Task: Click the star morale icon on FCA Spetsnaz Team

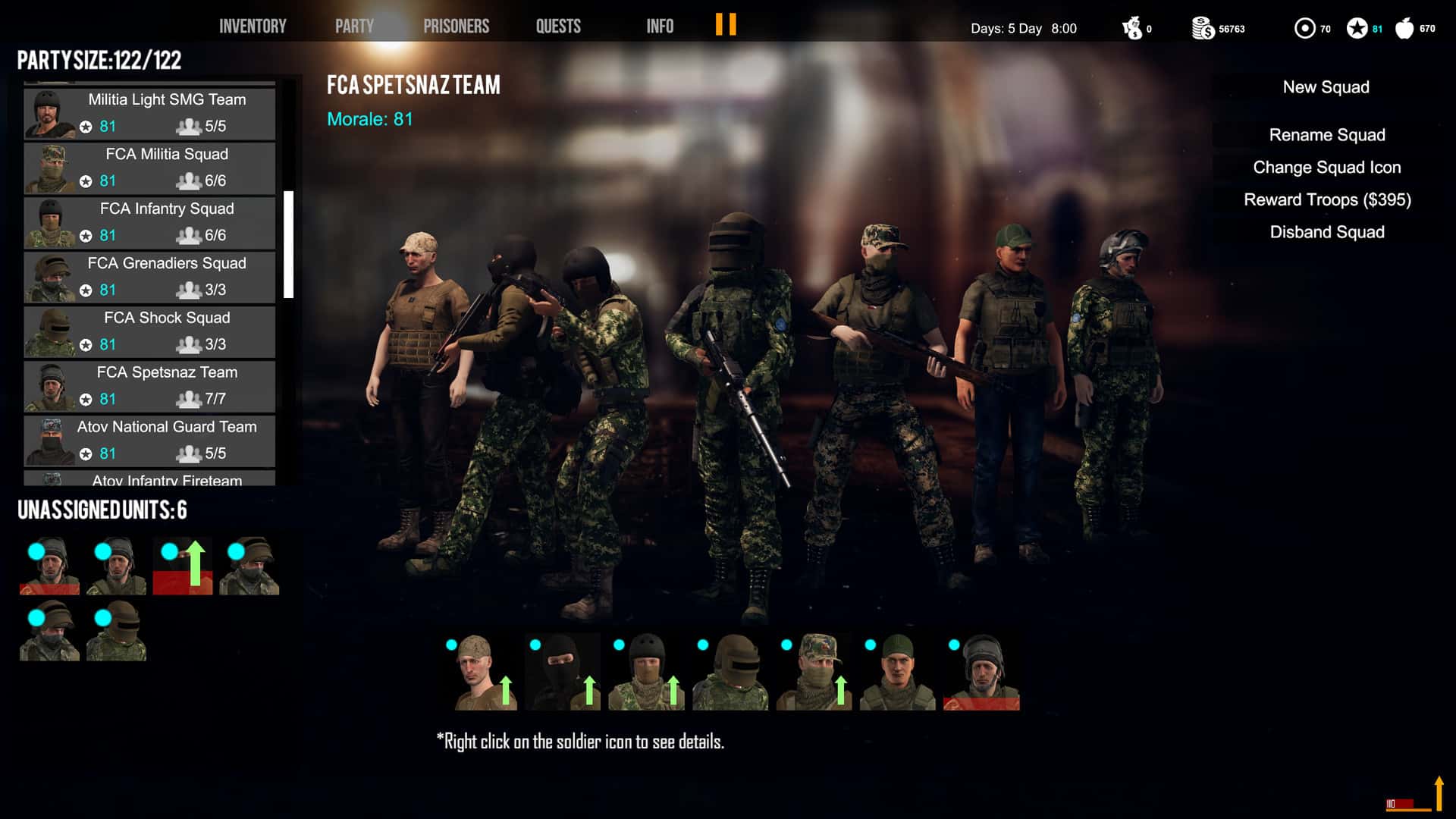Action: [85, 399]
